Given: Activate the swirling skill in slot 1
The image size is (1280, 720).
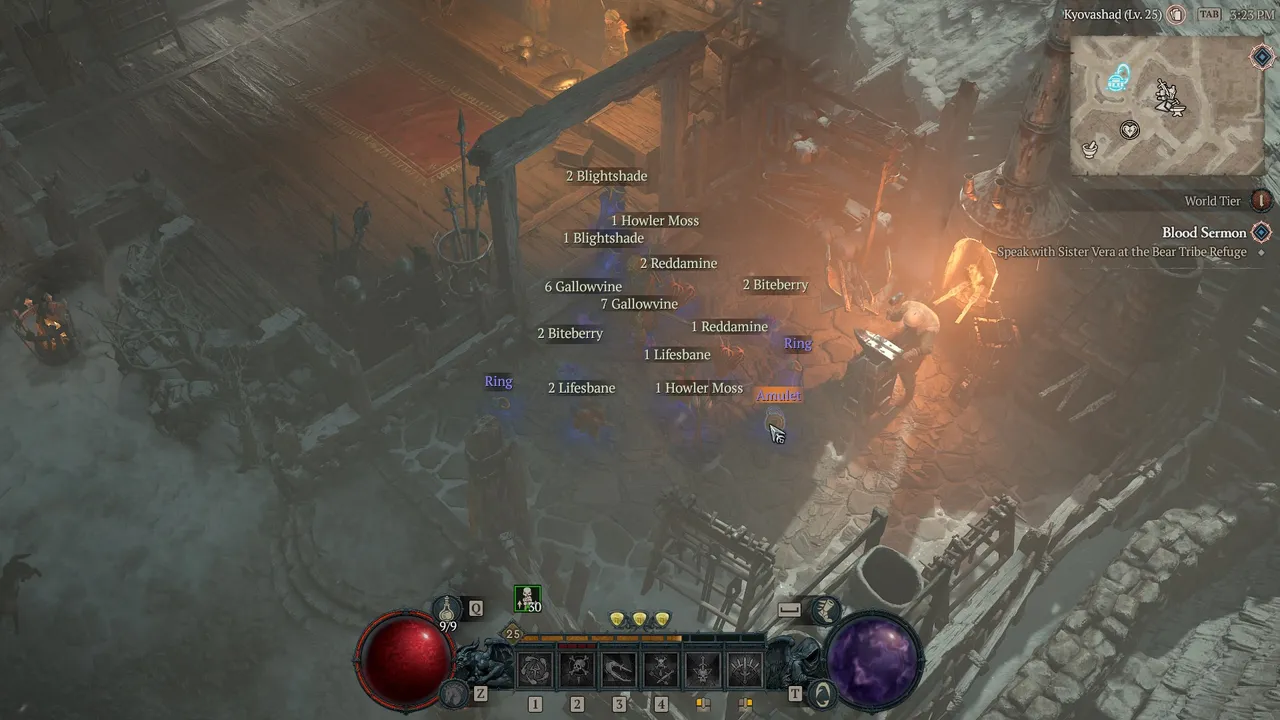Looking at the screenshot, I should (535, 669).
